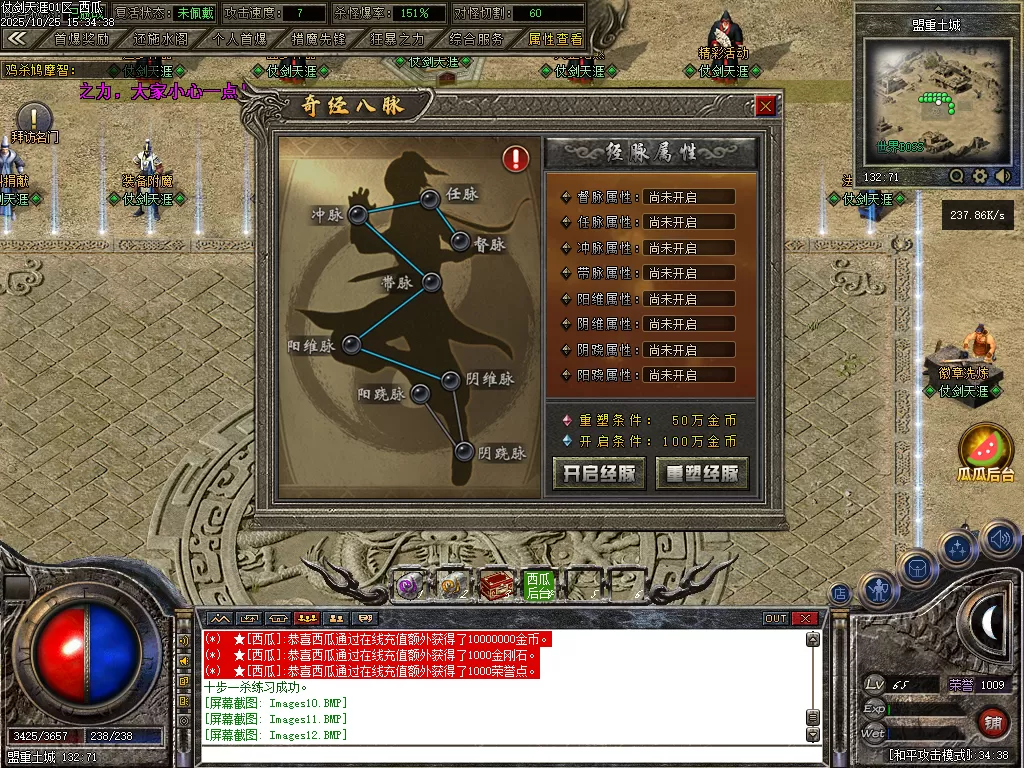
Task: Switch to 属性查看 in the top bar
Action: coord(555,39)
